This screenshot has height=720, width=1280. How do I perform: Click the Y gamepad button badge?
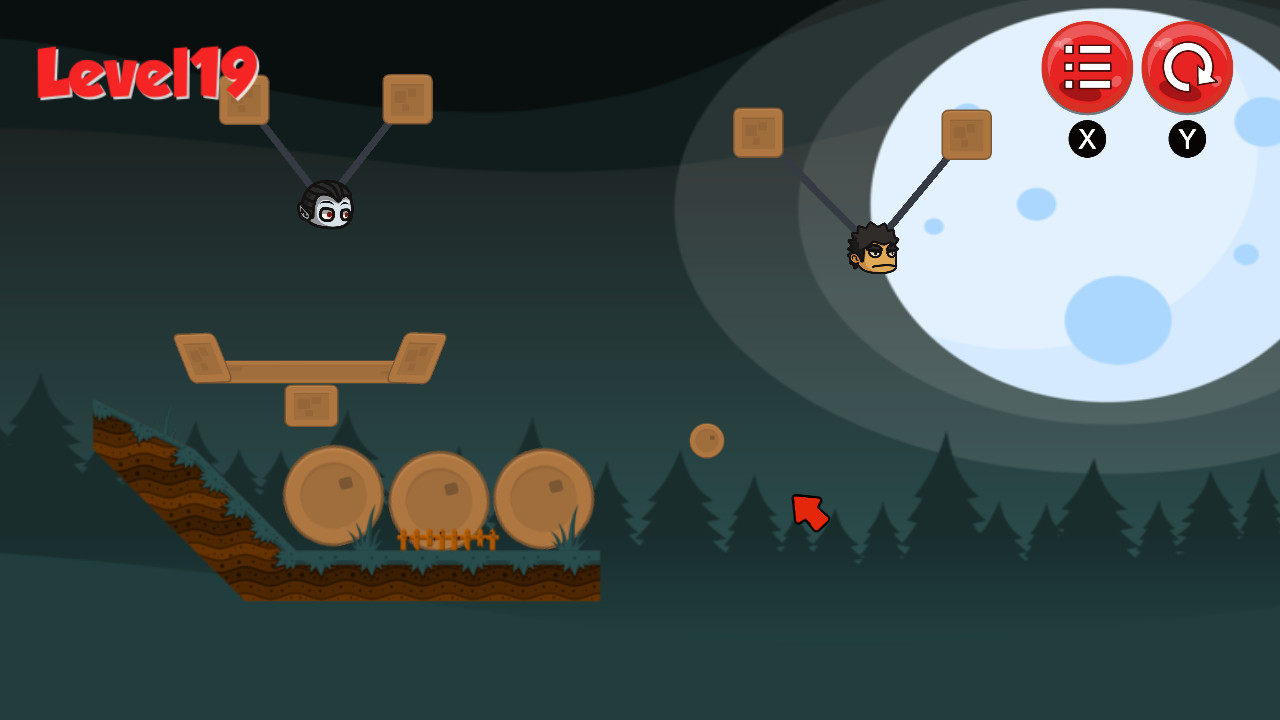pos(1186,139)
